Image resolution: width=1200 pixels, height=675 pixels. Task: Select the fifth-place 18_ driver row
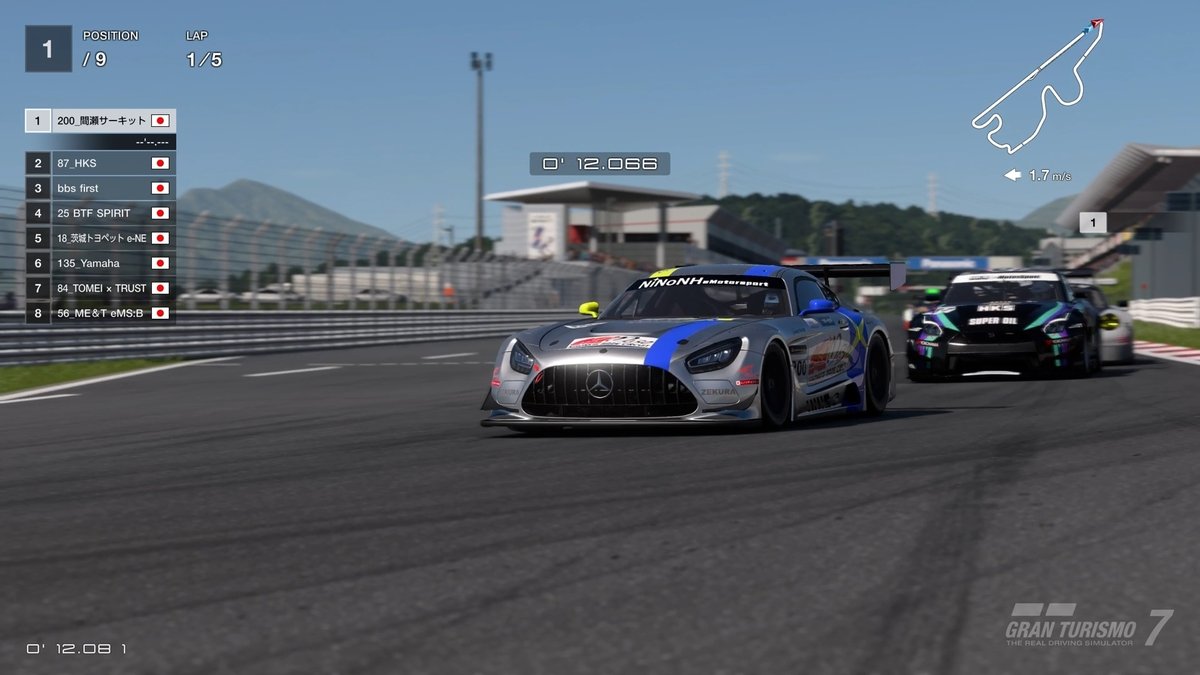pos(100,238)
